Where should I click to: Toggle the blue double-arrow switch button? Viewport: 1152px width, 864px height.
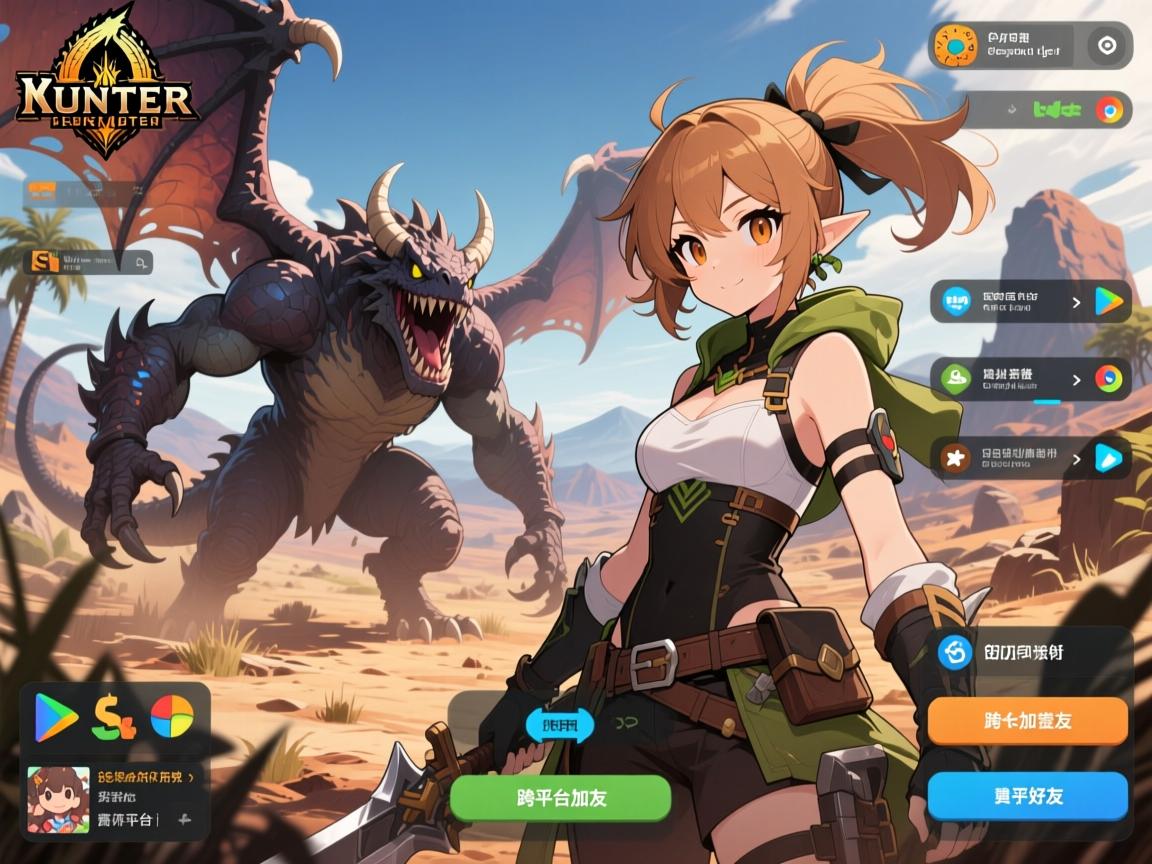[560, 725]
